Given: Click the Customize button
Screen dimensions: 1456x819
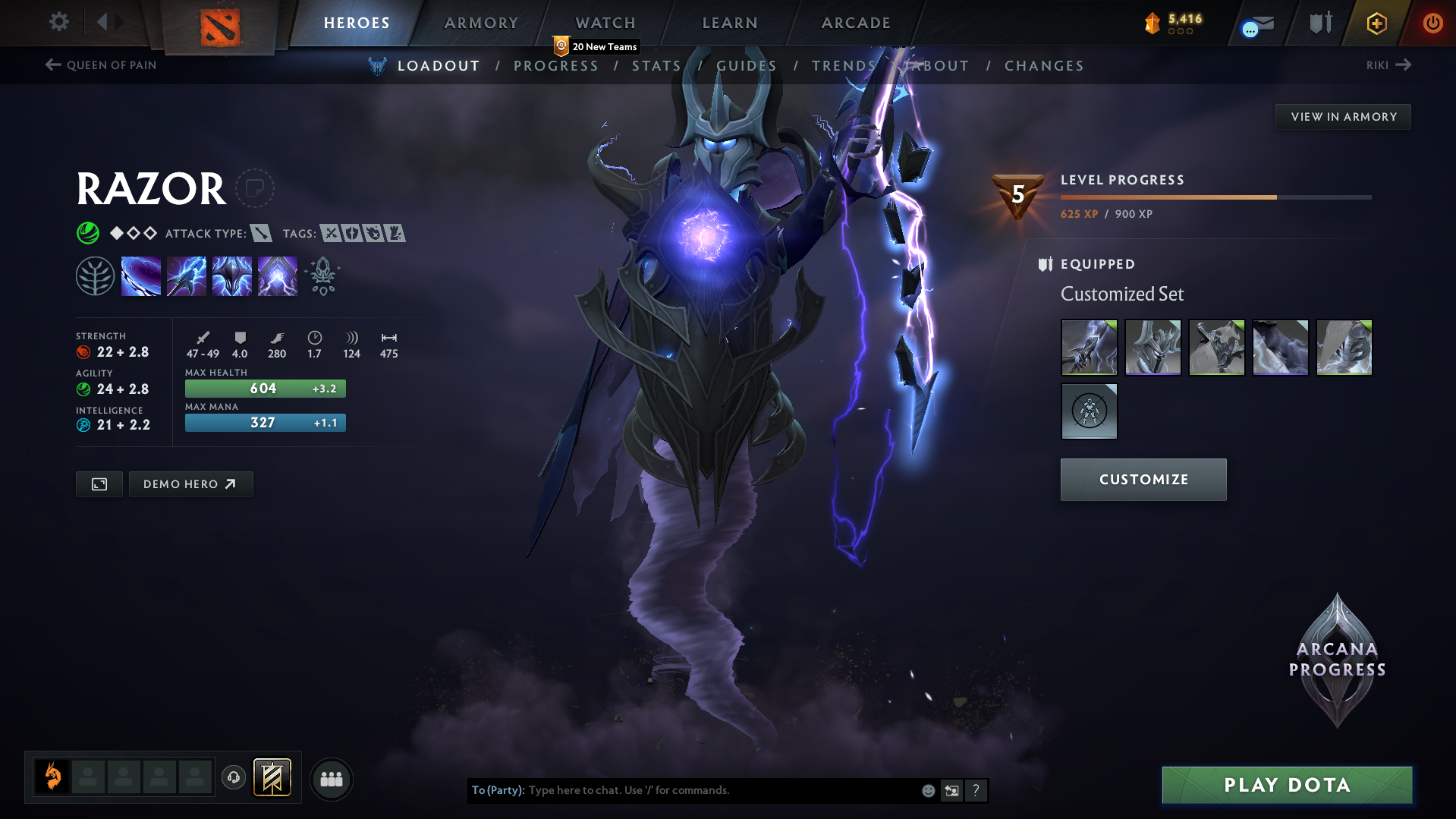Looking at the screenshot, I should (1143, 479).
